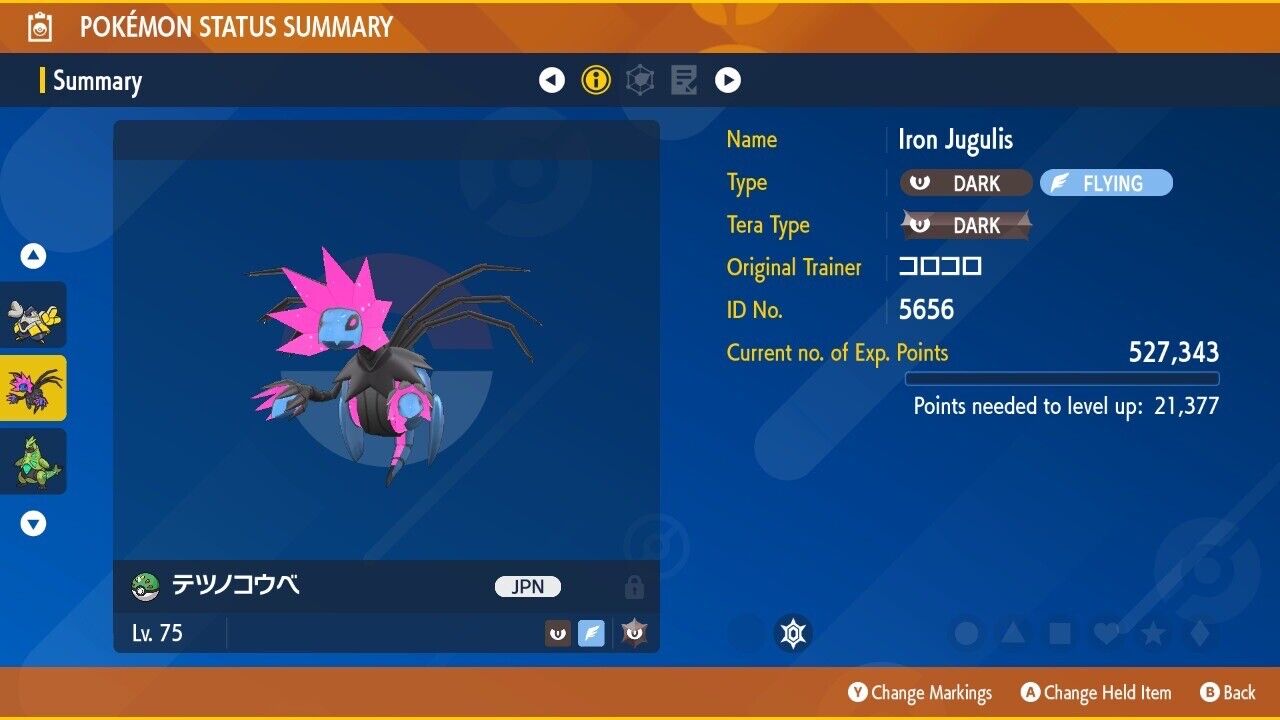The width and height of the screenshot is (1280, 720).
Task: Show the previous Pokémon with up arrow
Action: 34,257
